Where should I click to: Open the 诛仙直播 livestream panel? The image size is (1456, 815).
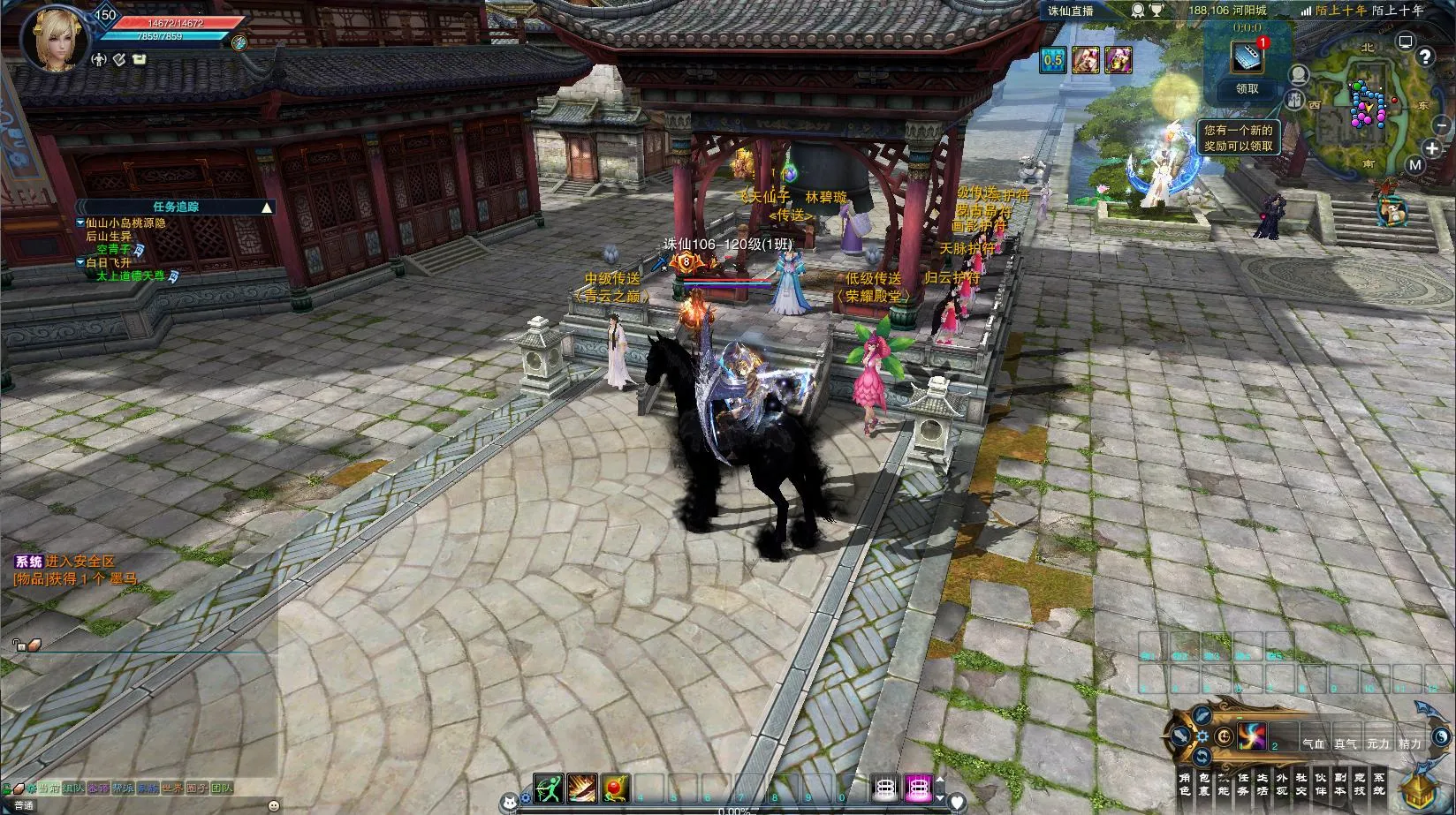tap(1071, 11)
